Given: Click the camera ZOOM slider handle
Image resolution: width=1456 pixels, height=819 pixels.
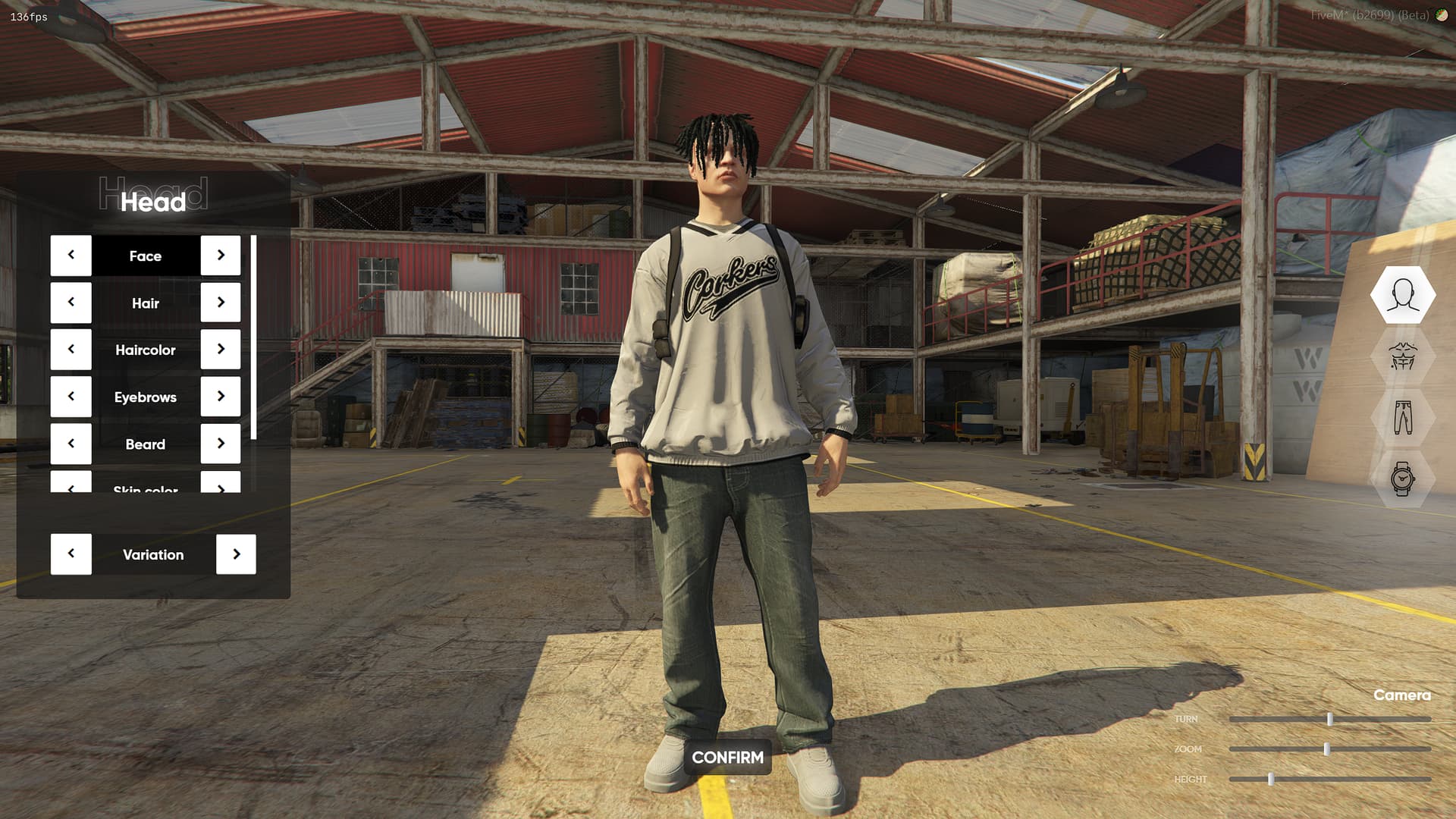Looking at the screenshot, I should coord(1326,749).
